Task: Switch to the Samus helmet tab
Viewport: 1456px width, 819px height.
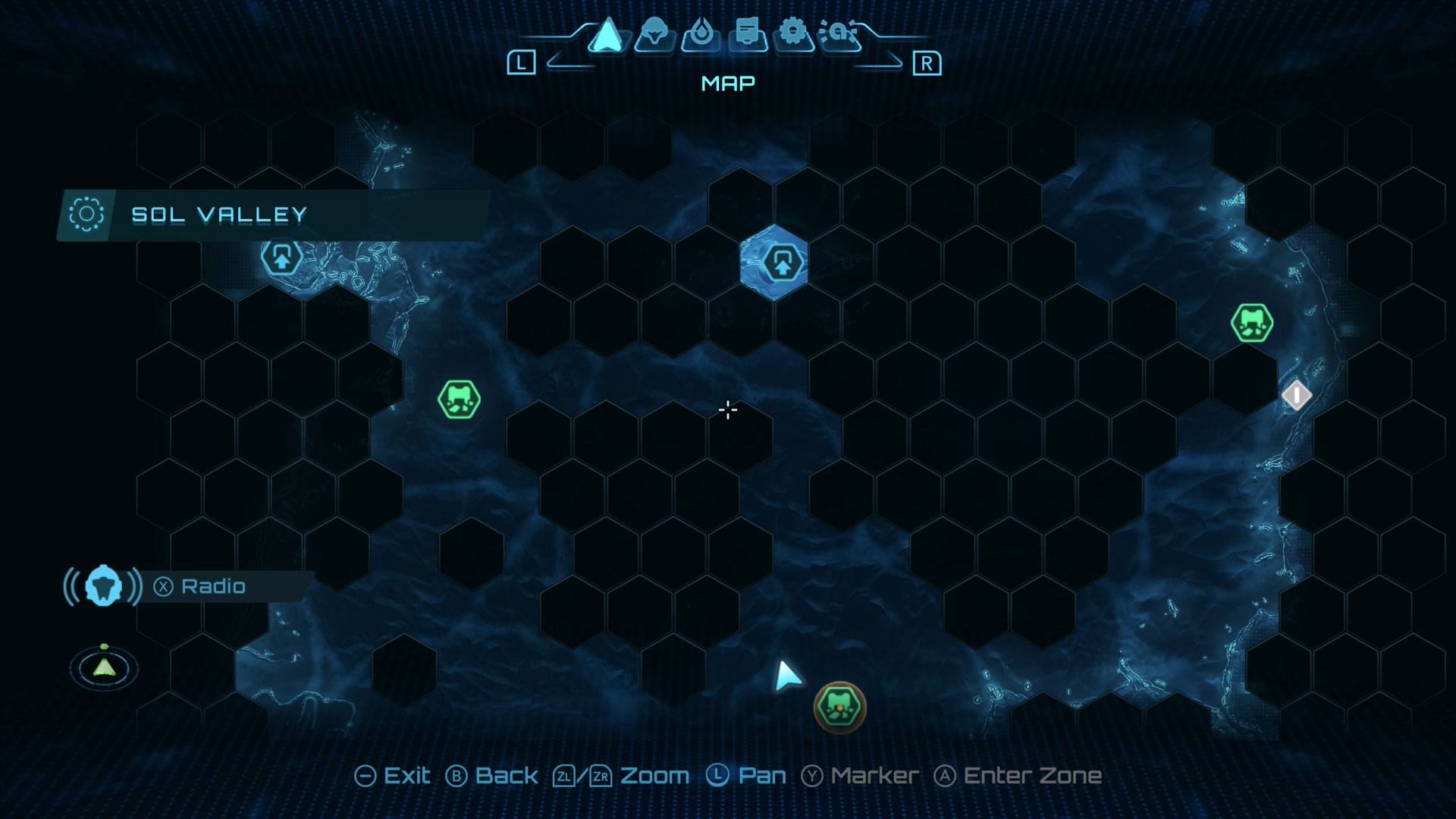Action: point(654,35)
